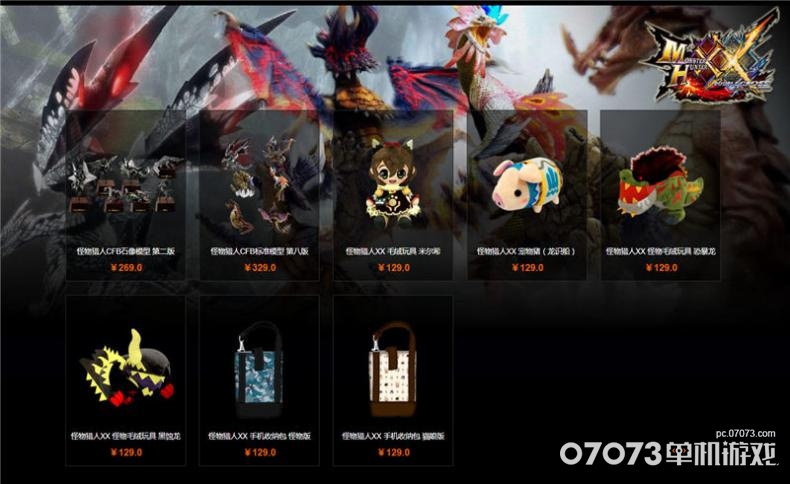
Task: Open the ¥269 CFB statue model set
Action: (x=125, y=185)
